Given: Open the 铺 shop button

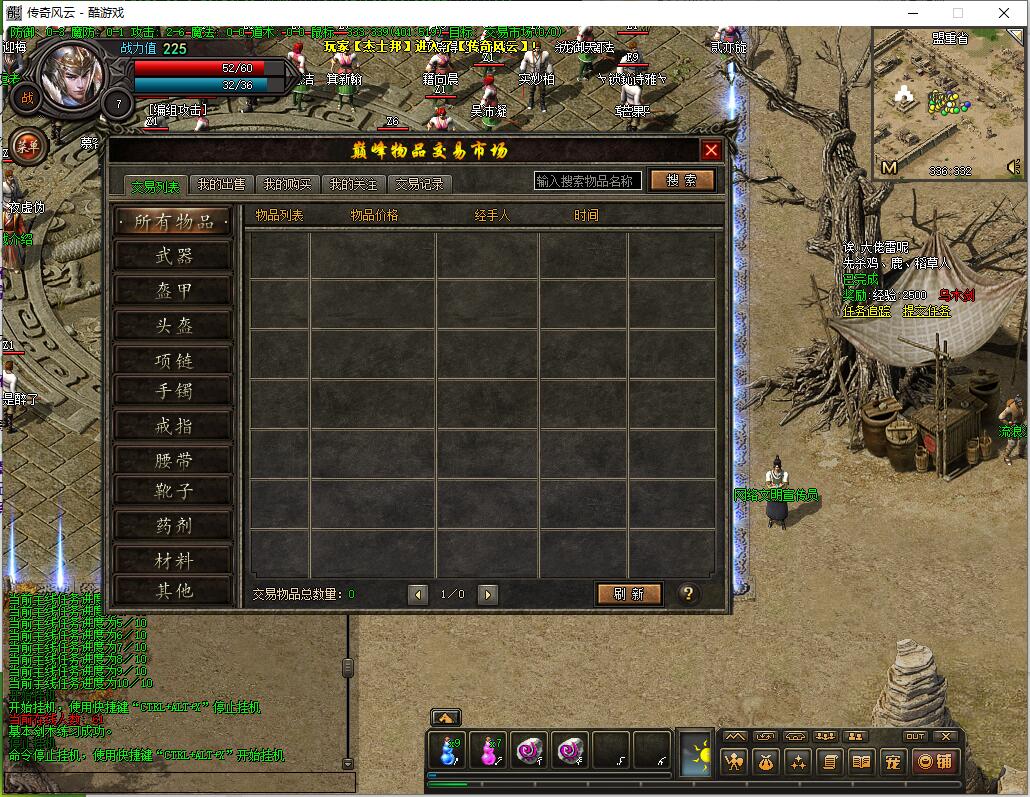Looking at the screenshot, I should click(x=935, y=762).
